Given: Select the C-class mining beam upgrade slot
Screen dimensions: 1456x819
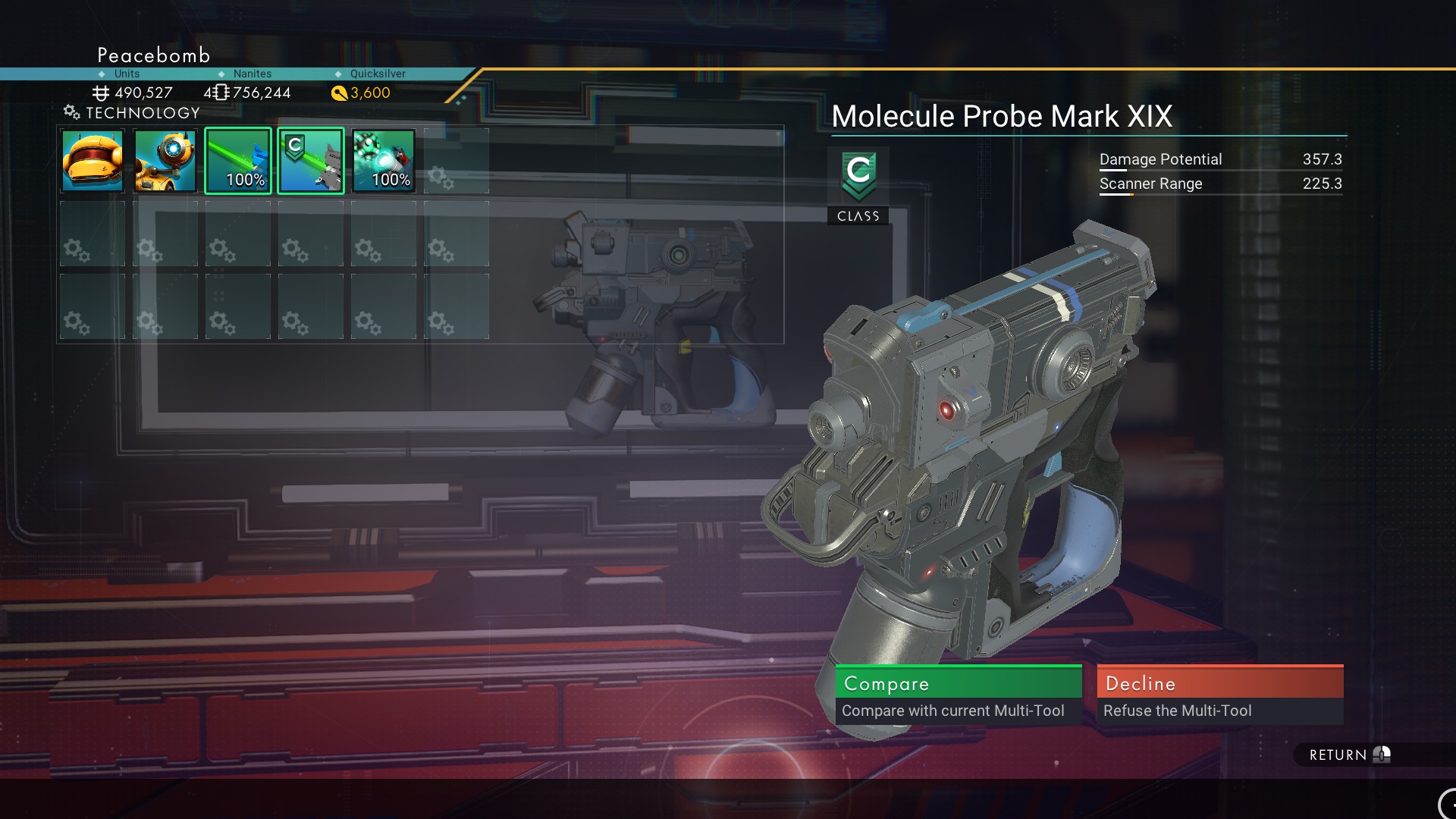Looking at the screenshot, I should coord(311,161).
